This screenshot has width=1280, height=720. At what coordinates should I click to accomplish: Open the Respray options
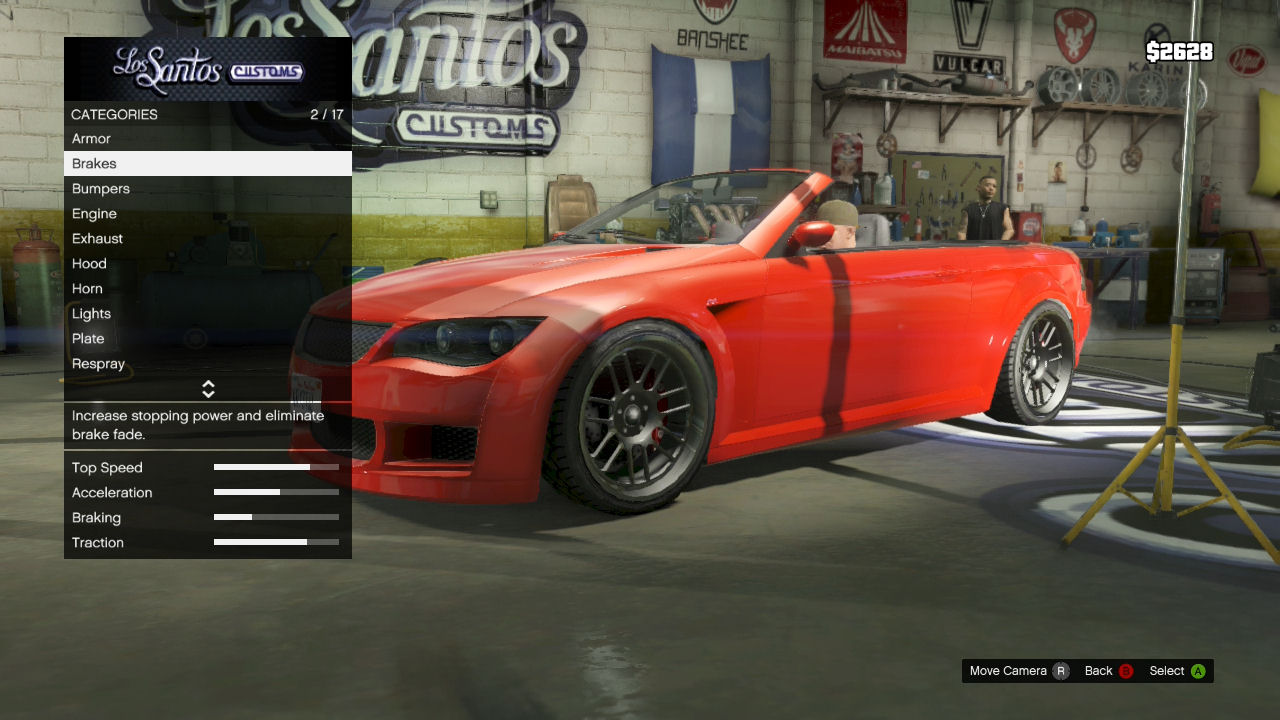[207, 364]
